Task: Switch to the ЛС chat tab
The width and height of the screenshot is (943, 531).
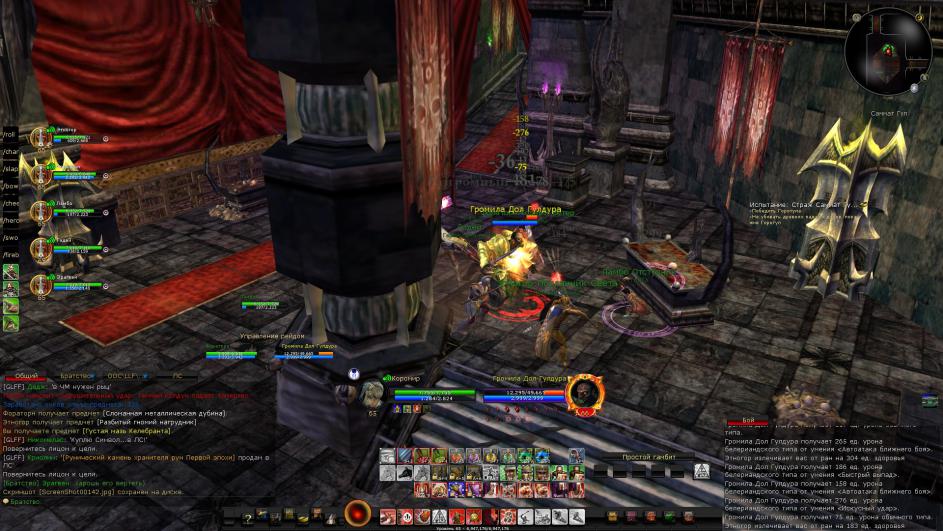Action: pyautogui.click(x=177, y=375)
